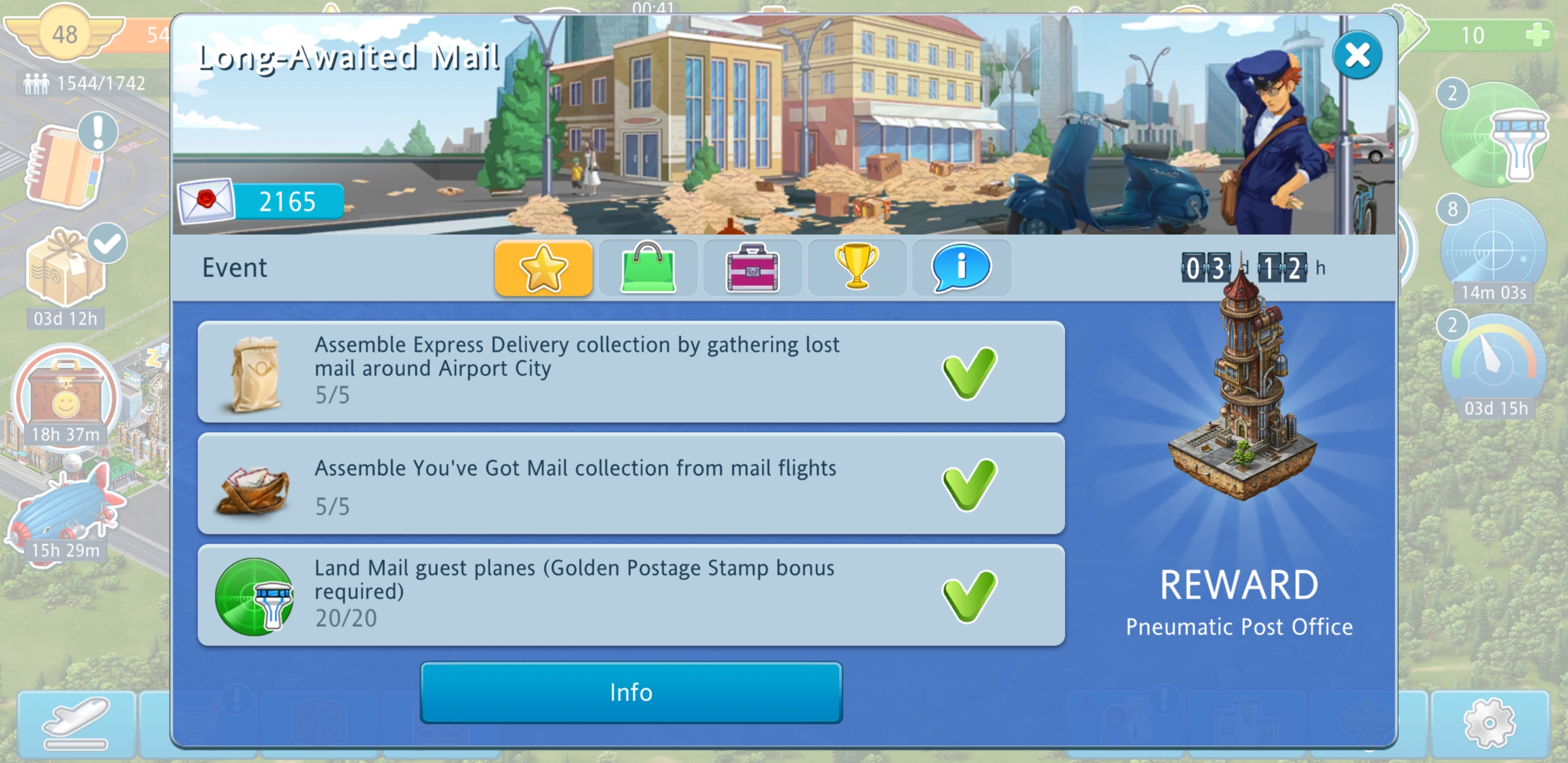Open the blue info bubble tab
The image size is (1568, 763).
961,268
